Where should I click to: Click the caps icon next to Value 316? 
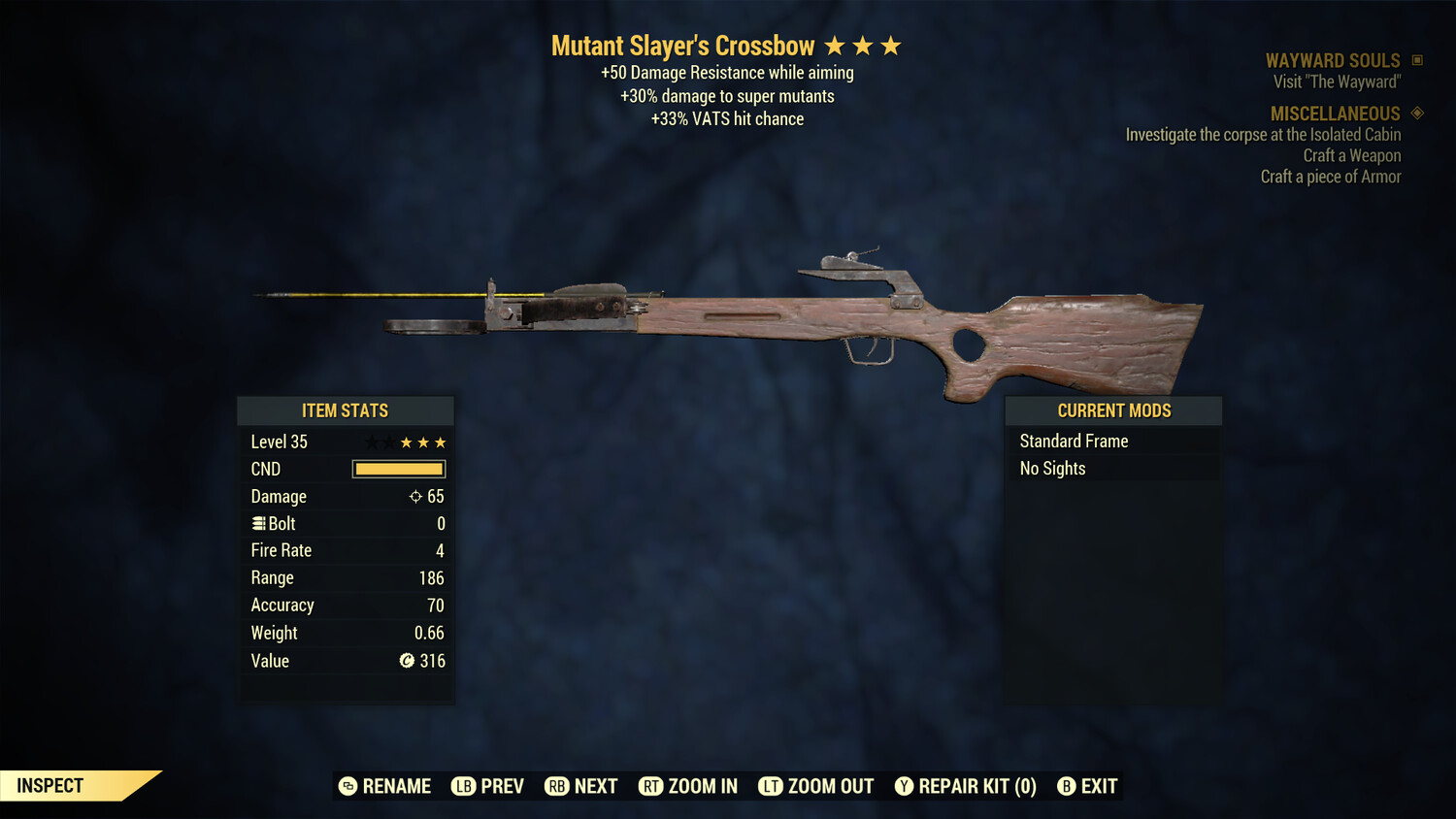(x=409, y=661)
